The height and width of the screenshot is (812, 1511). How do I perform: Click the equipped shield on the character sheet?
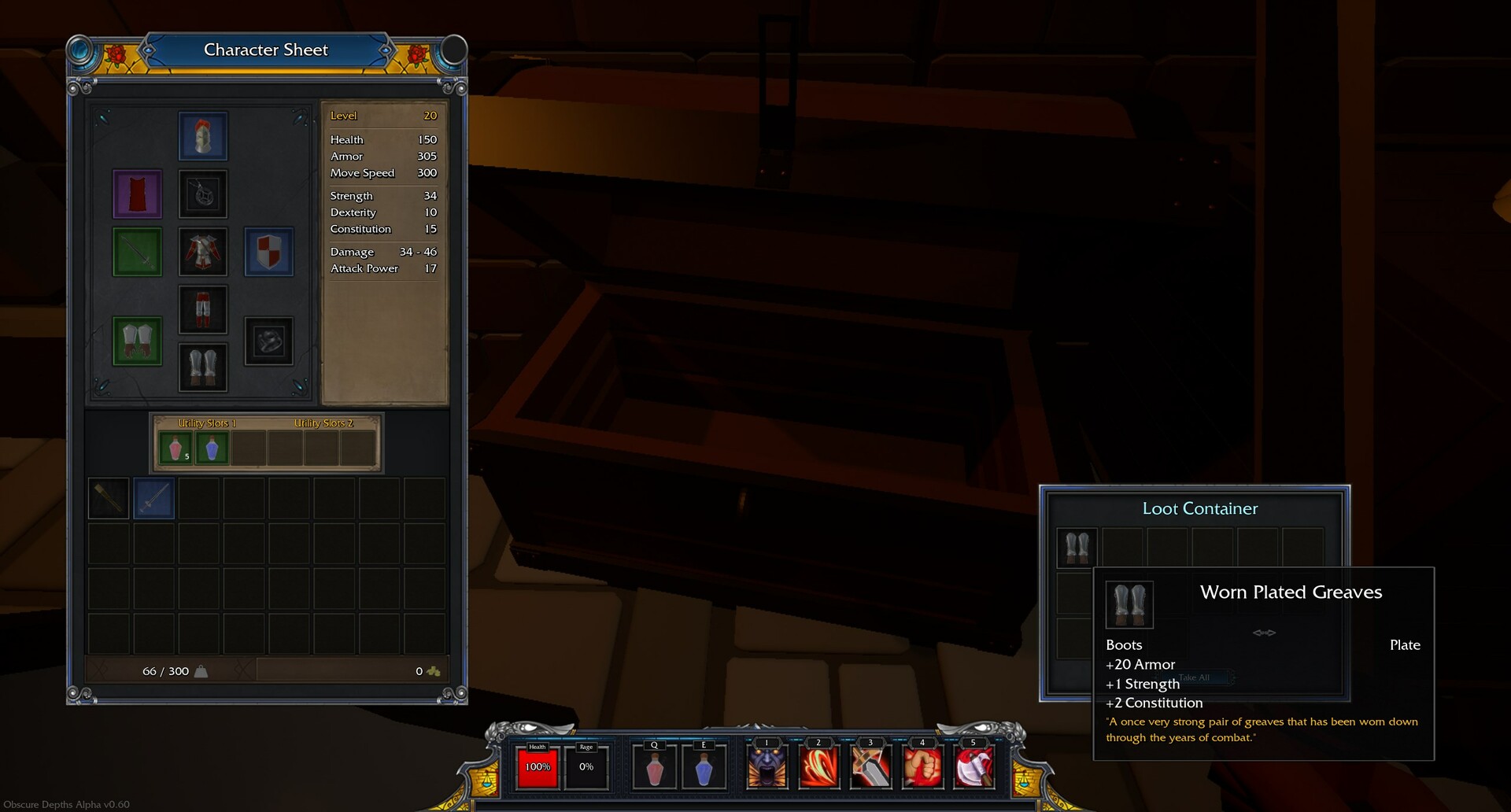(x=269, y=252)
